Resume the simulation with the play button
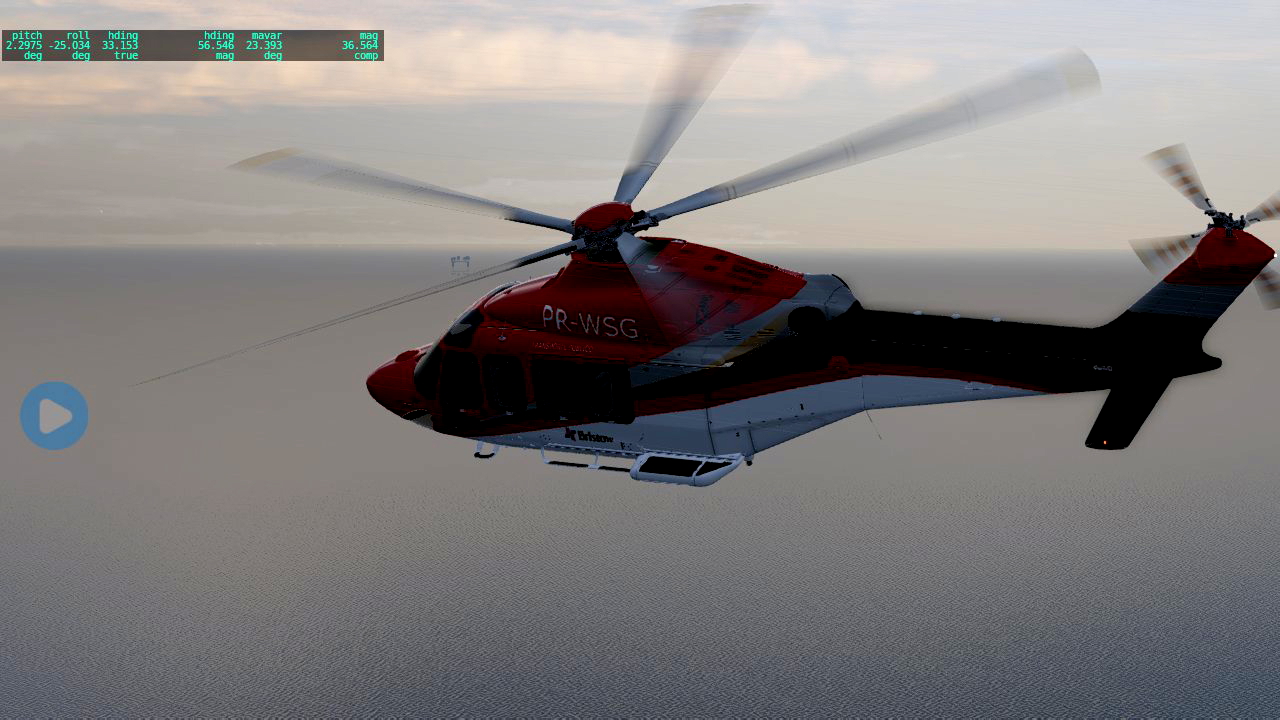The width and height of the screenshot is (1280, 720). point(54,414)
